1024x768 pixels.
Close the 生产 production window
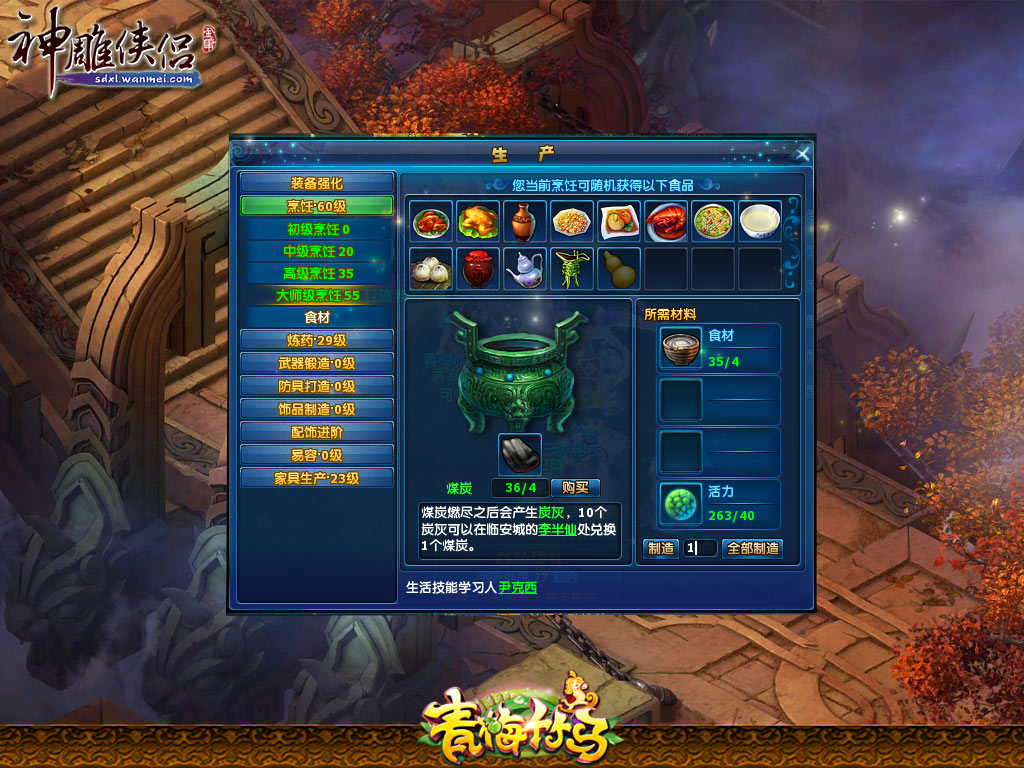click(x=802, y=153)
